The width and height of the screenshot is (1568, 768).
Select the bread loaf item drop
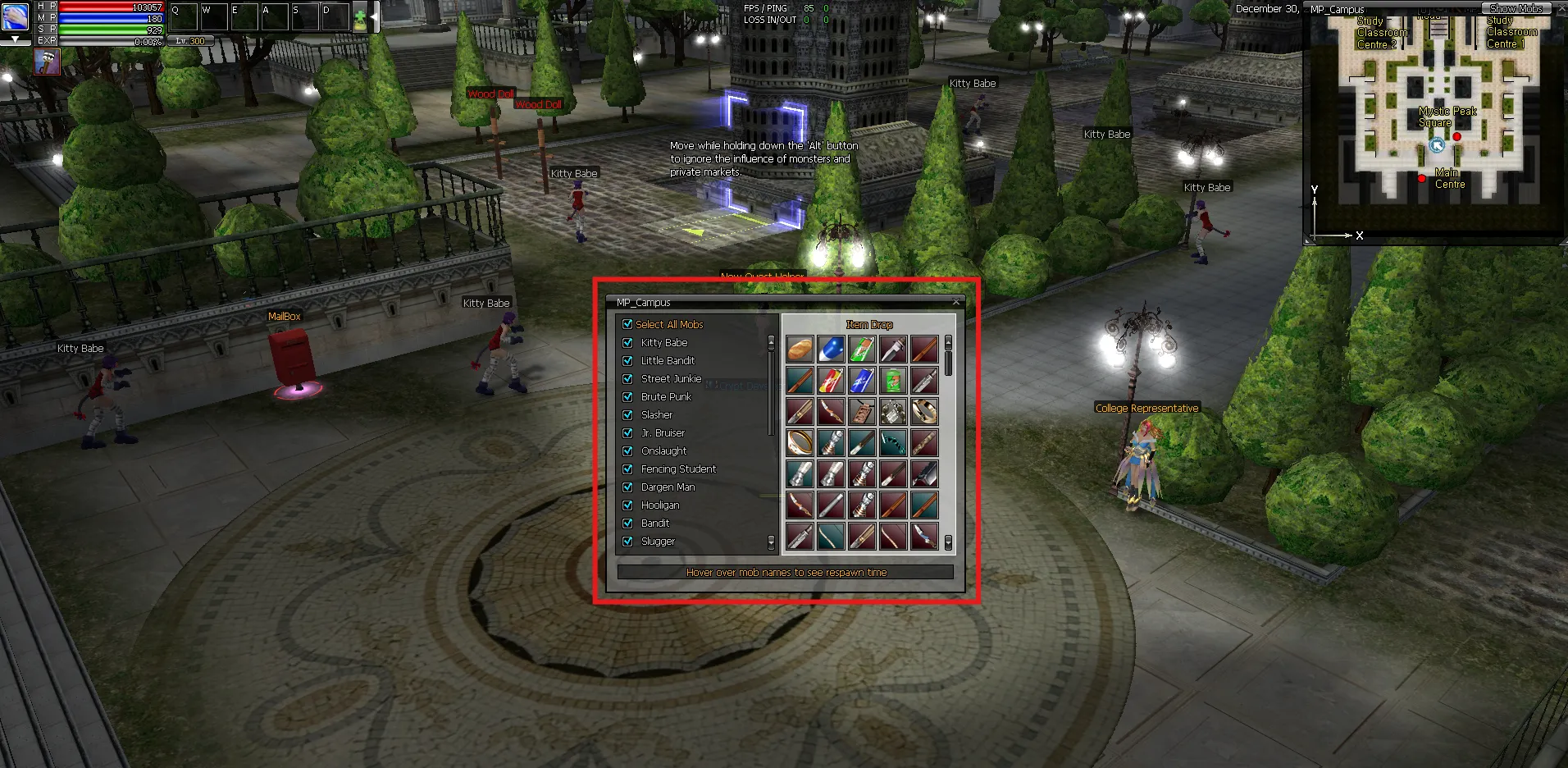[x=800, y=350]
